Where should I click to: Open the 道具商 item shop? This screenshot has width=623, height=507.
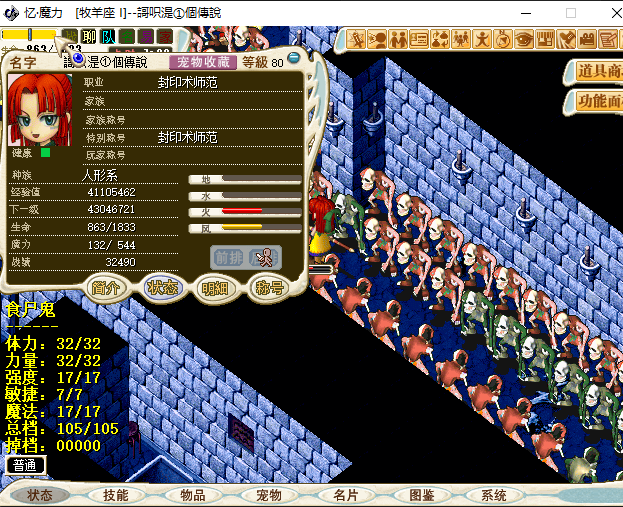[598, 71]
